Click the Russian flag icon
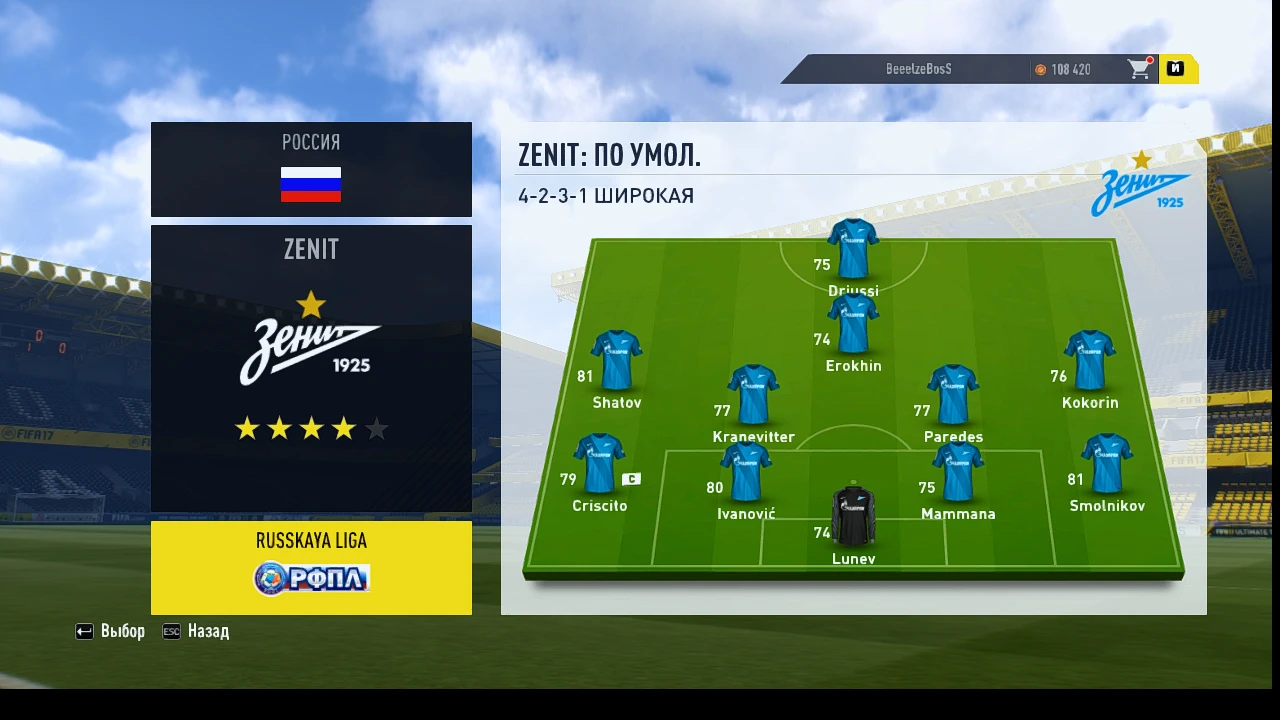 click(311, 184)
